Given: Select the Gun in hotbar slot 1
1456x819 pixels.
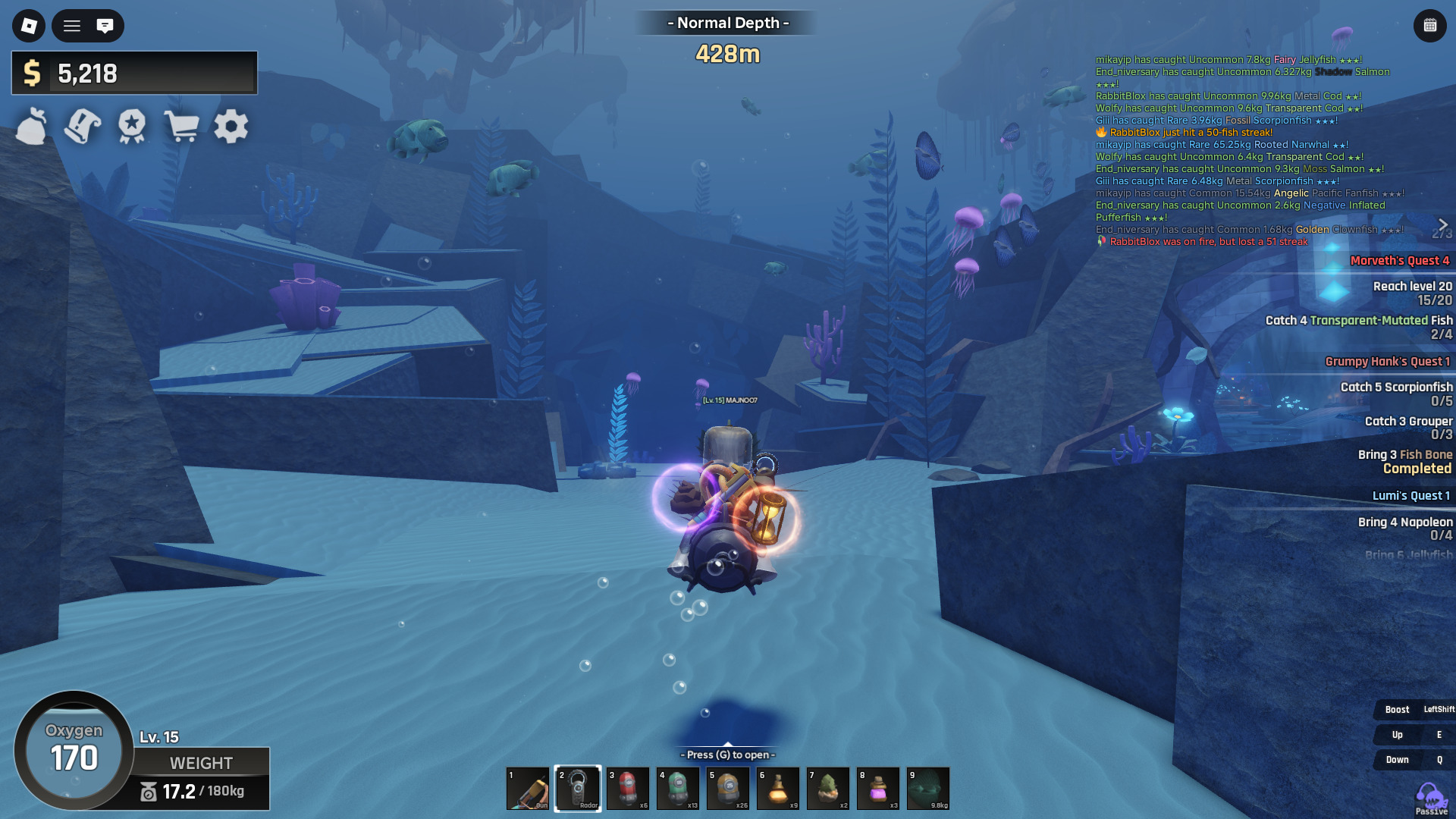Looking at the screenshot, I should (528, 789).
